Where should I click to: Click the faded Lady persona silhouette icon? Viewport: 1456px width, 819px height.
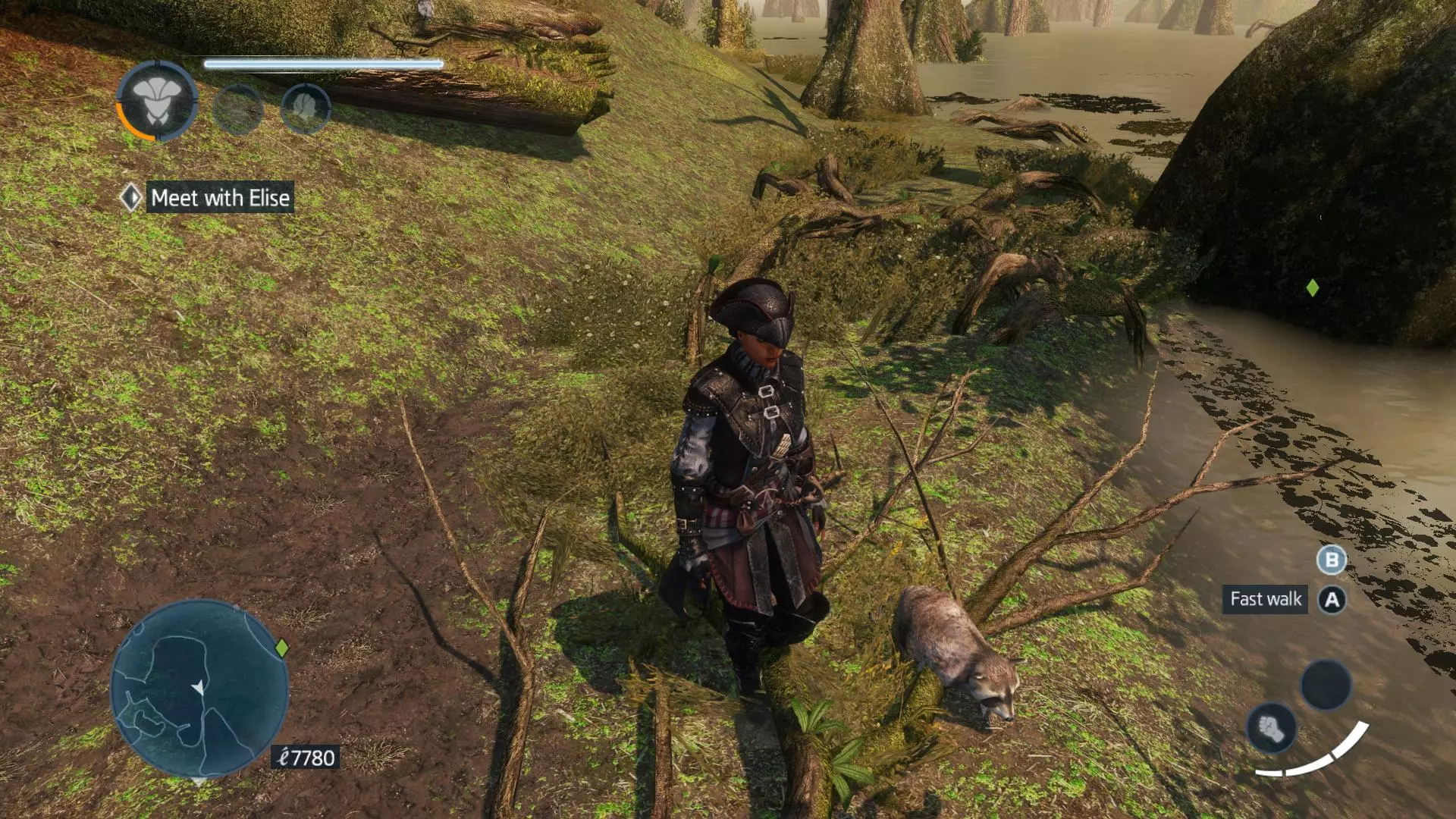pos(305,108)
